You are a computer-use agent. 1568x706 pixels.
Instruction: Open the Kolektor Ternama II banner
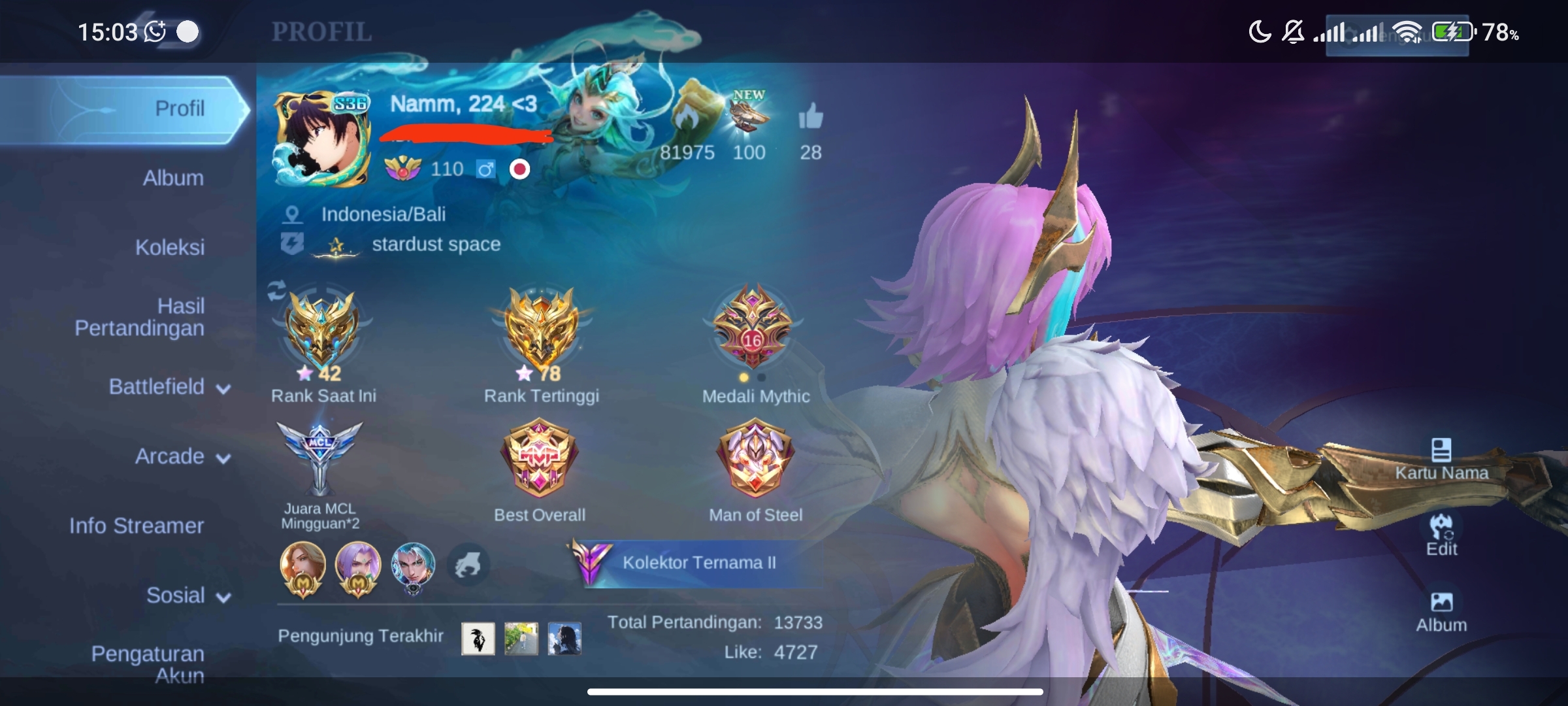pyautogui.click(x=698, y=563)
